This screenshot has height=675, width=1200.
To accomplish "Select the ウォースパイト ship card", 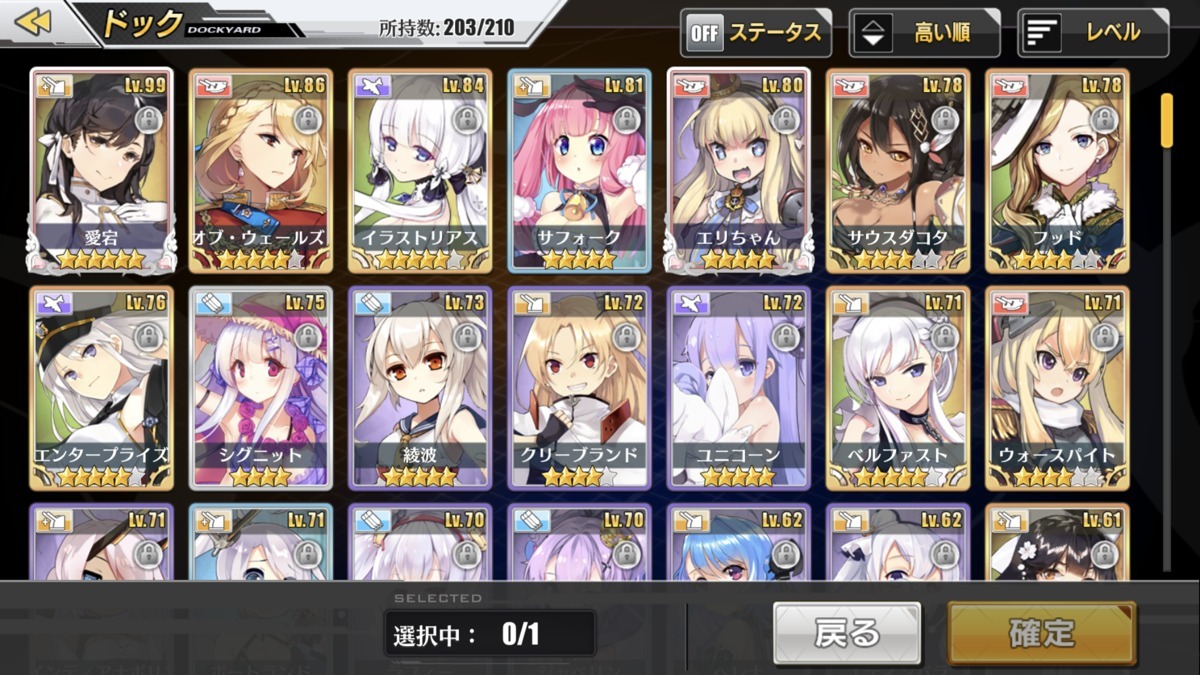I will click(1057, 388).
